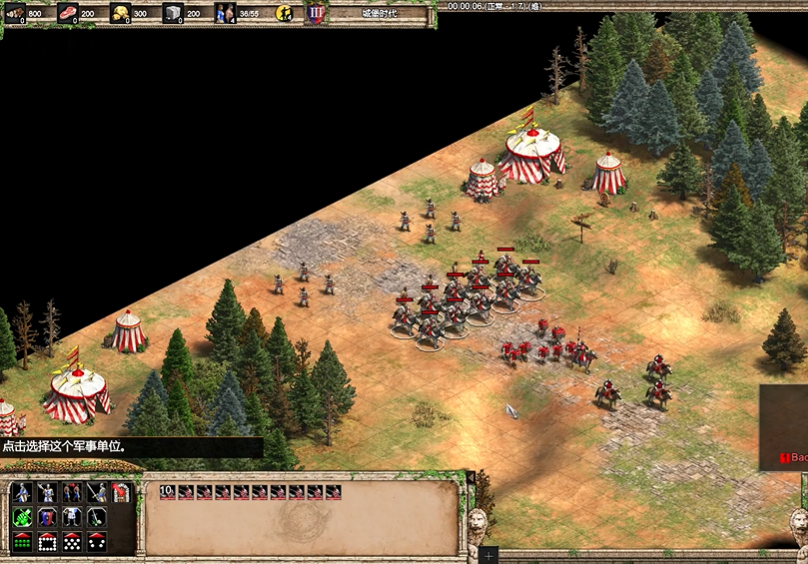
Task: Choose the line formation icon
Action: [x=22, y=542]
